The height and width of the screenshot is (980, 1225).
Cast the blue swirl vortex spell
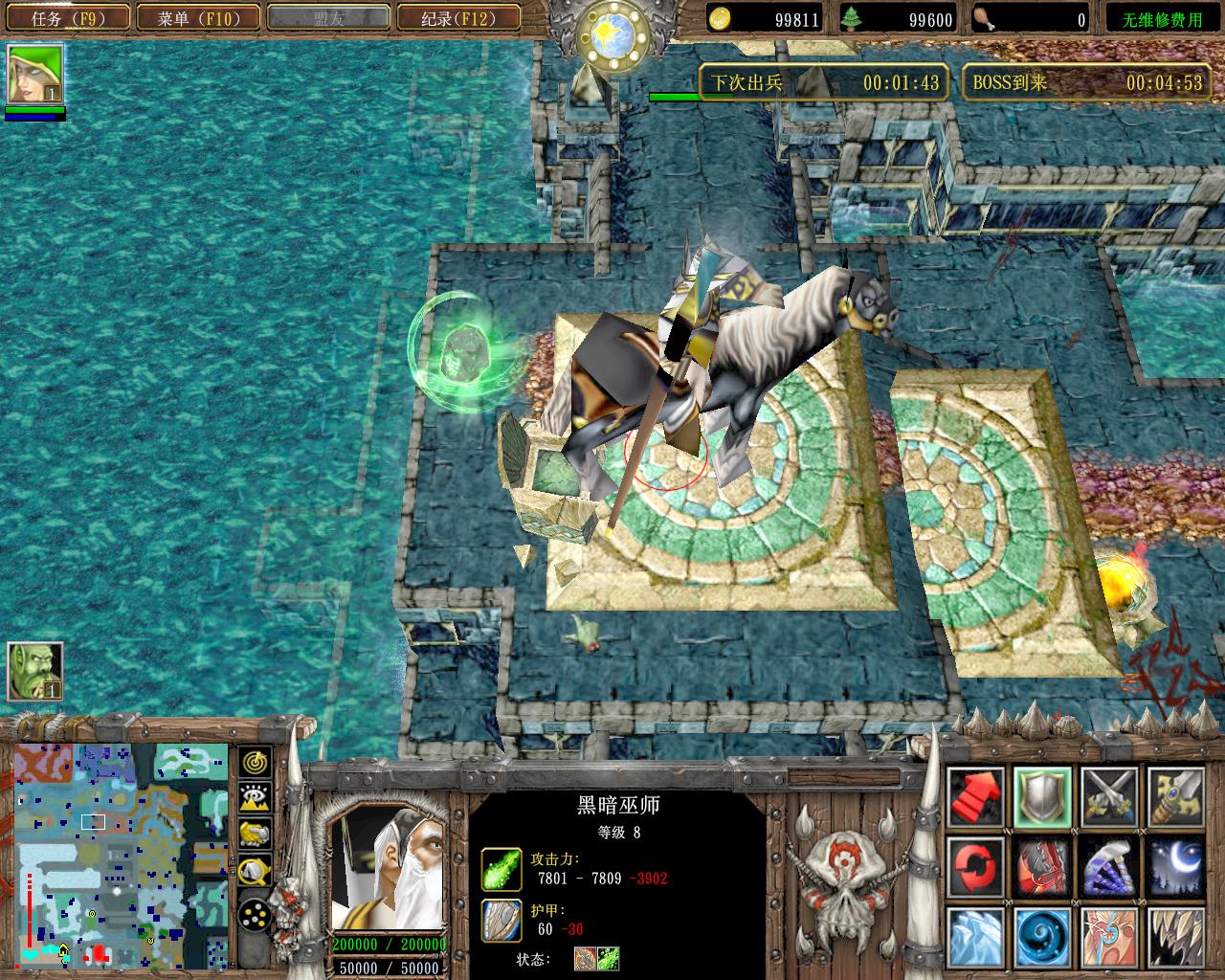1042,934
